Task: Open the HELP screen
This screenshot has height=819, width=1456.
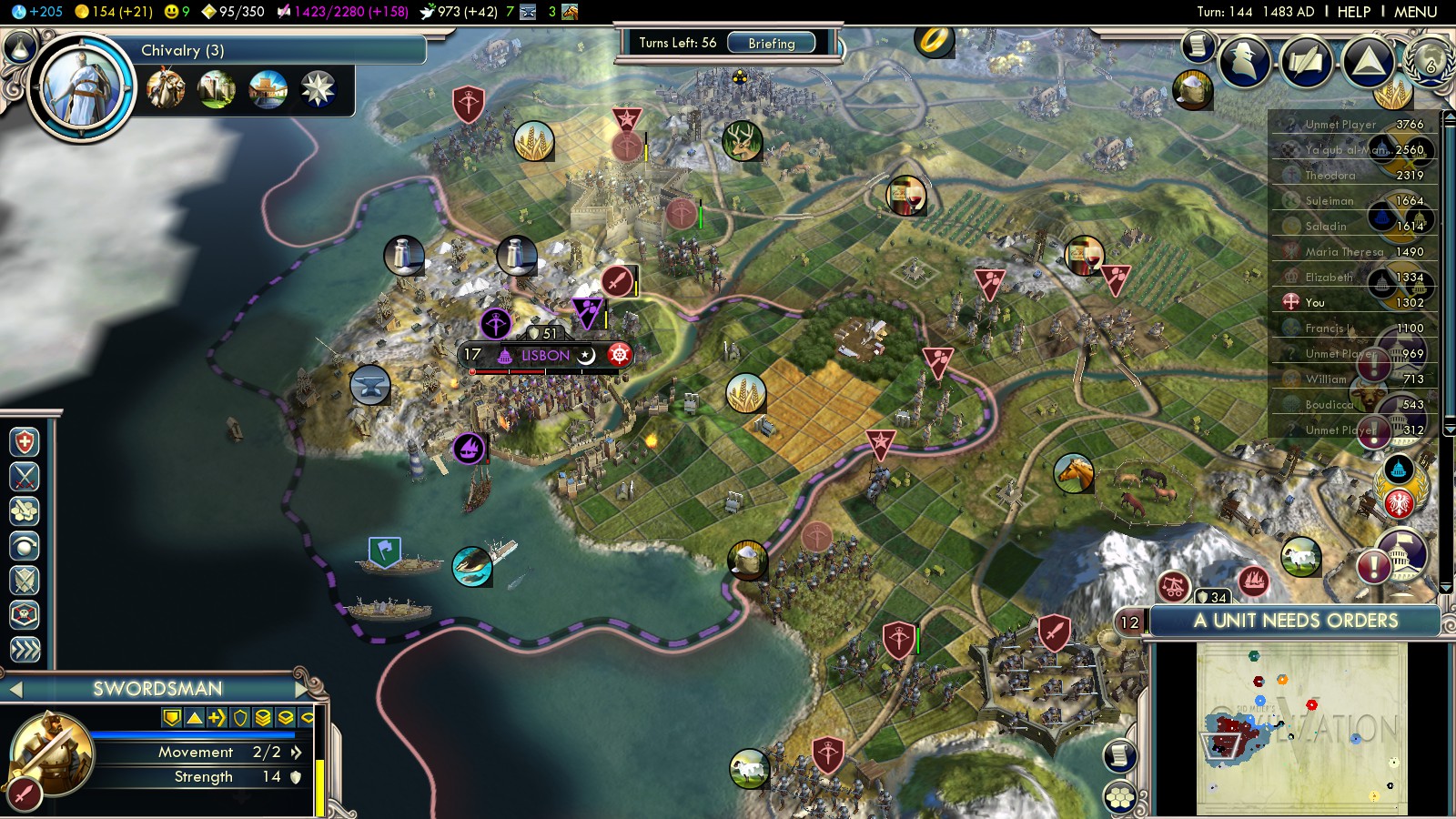Action: pos(1353,12)
